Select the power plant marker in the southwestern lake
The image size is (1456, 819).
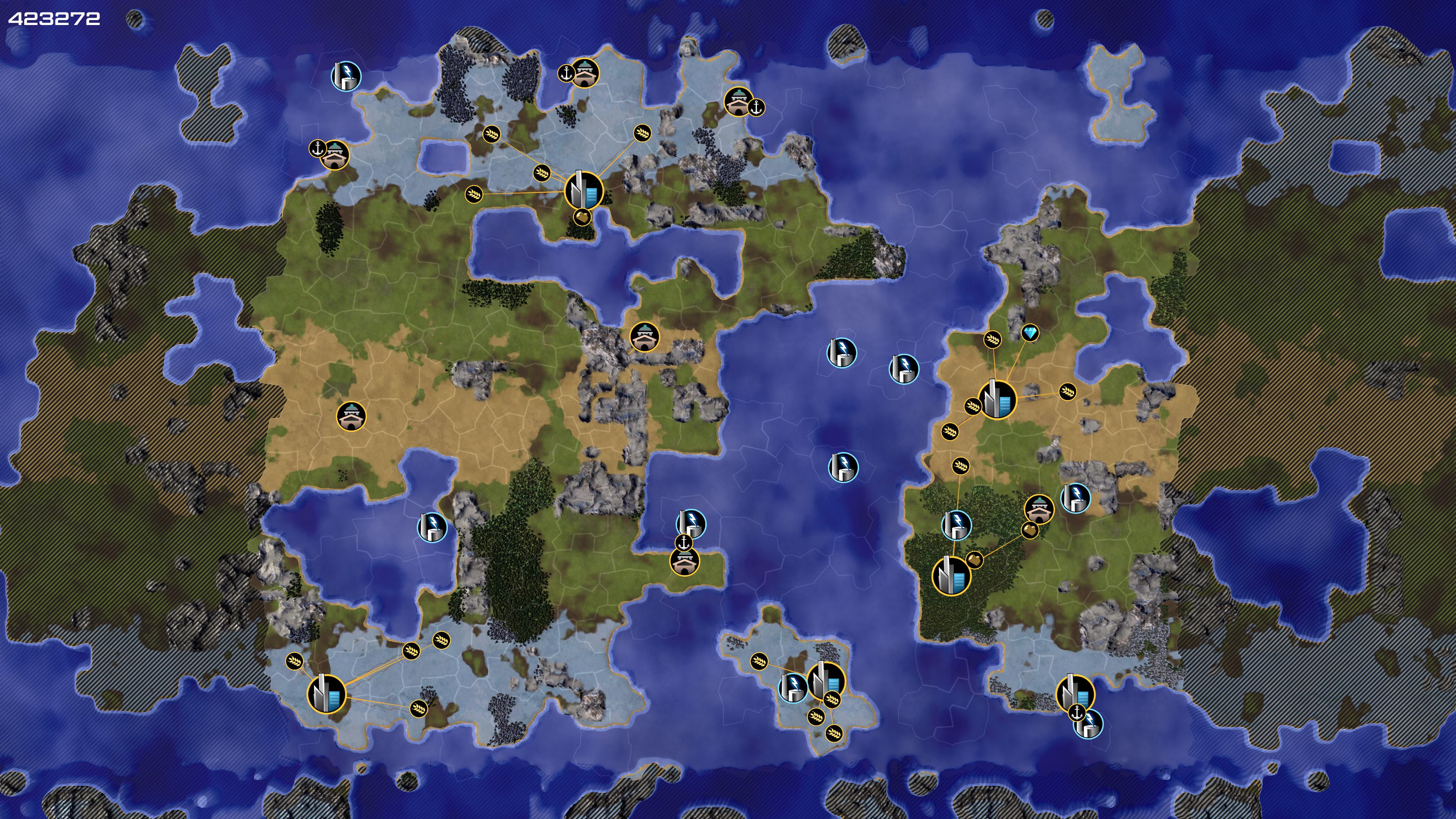432,527
